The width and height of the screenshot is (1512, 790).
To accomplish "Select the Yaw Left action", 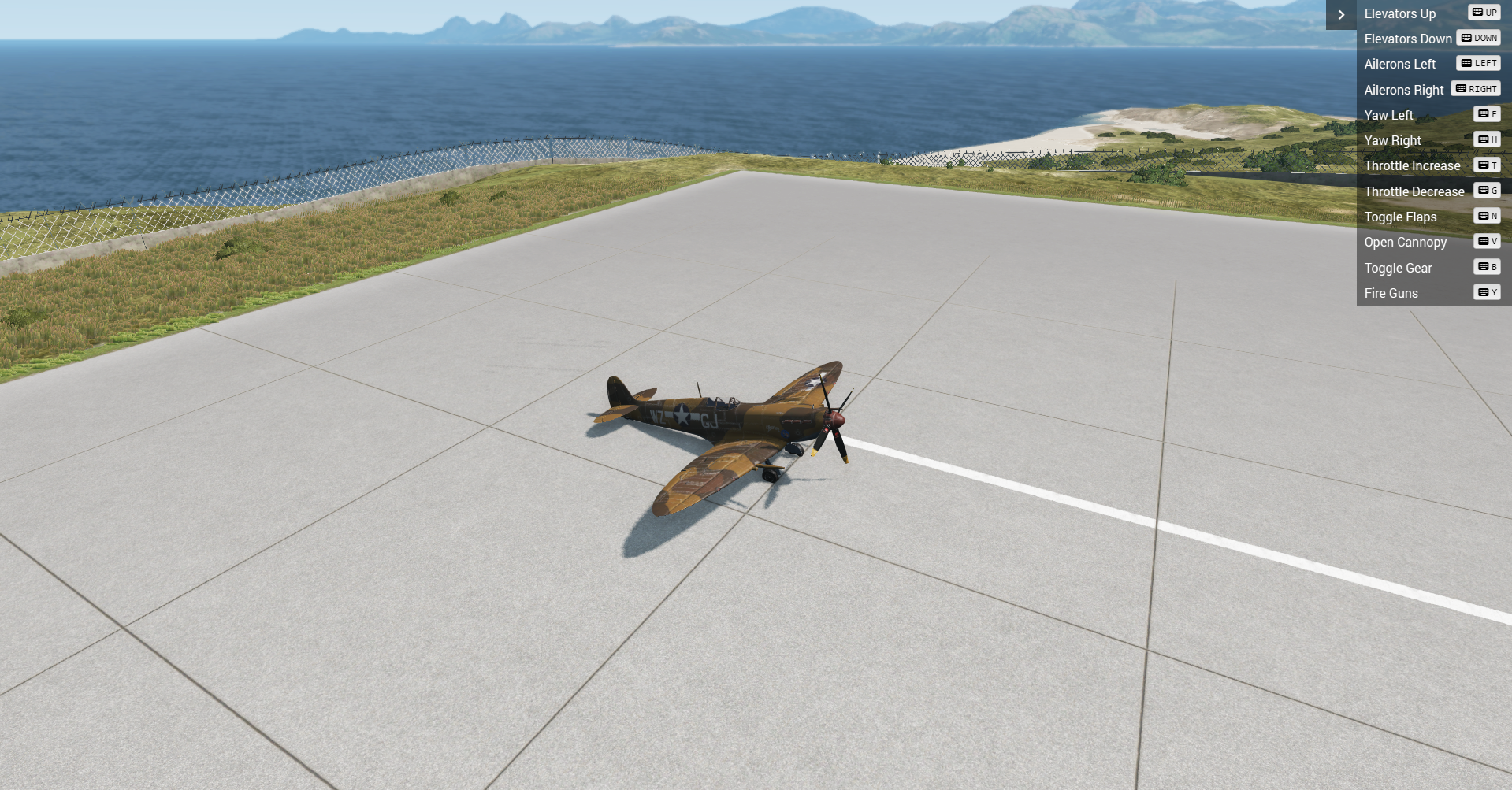I will 1389,115.
